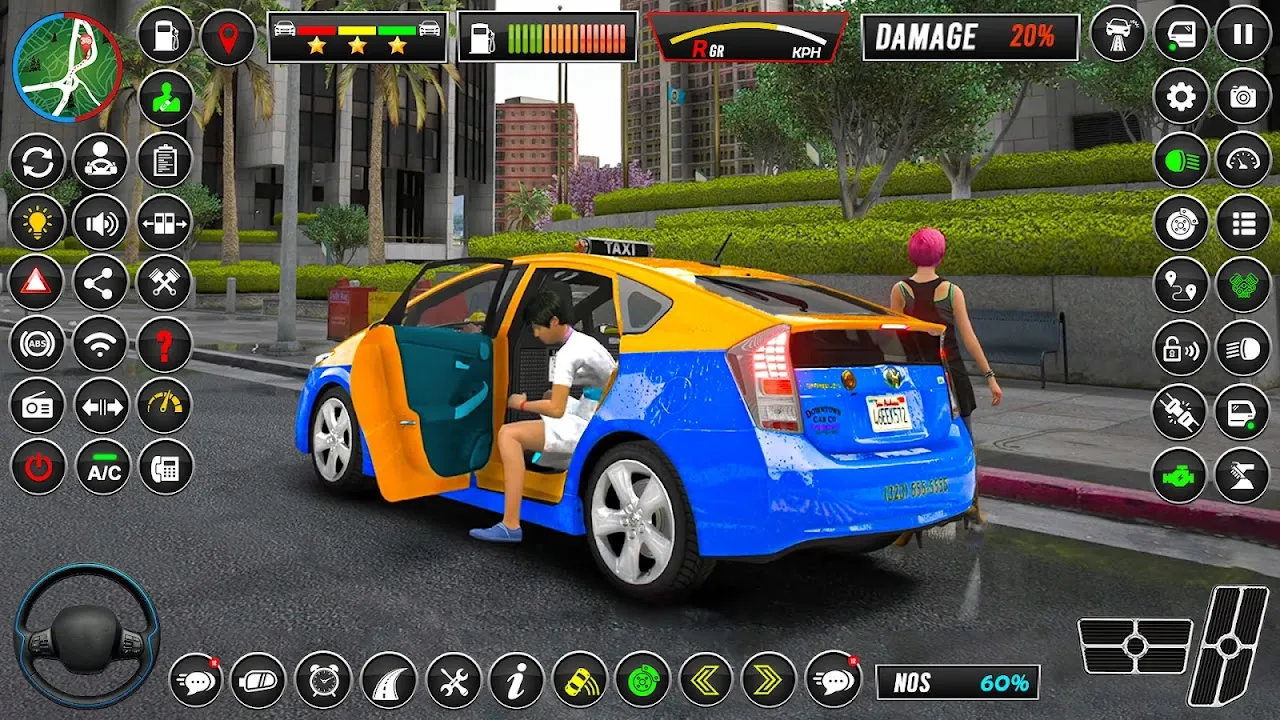Turn on the red hazard triangle
Image resolution: width=1280 pixels, height=720 pixels.
point(37,284)
